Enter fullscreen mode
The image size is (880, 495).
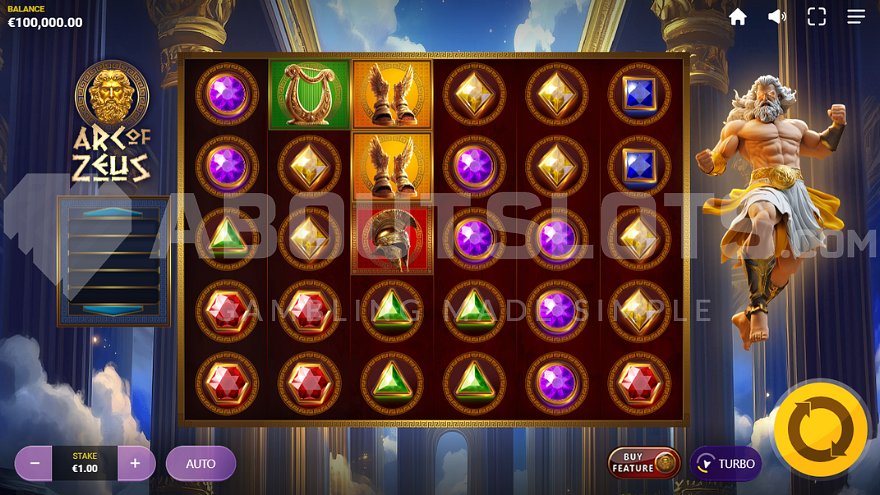[817, 17]
